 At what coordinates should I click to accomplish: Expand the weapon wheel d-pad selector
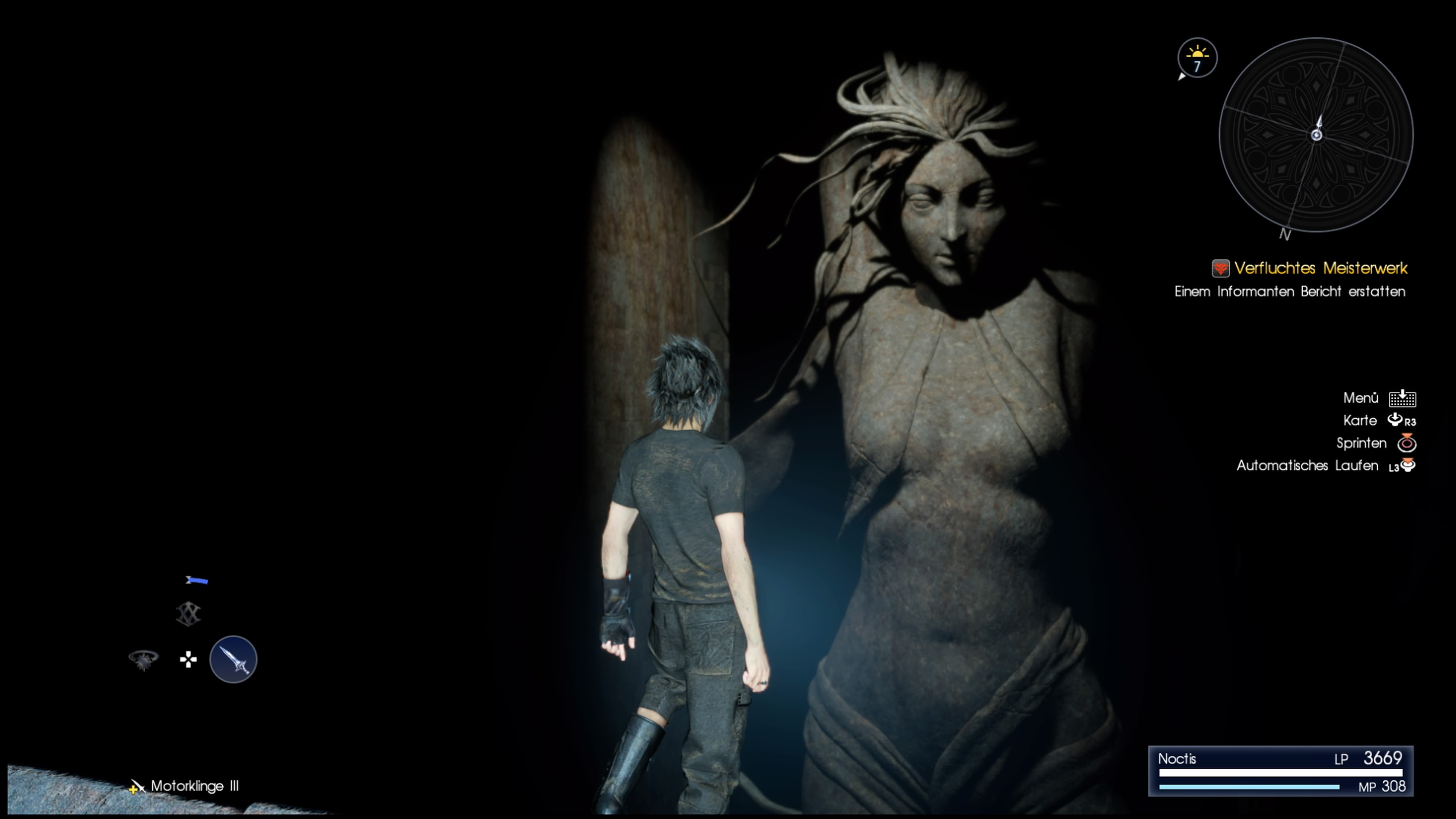[x=188, y=659]
